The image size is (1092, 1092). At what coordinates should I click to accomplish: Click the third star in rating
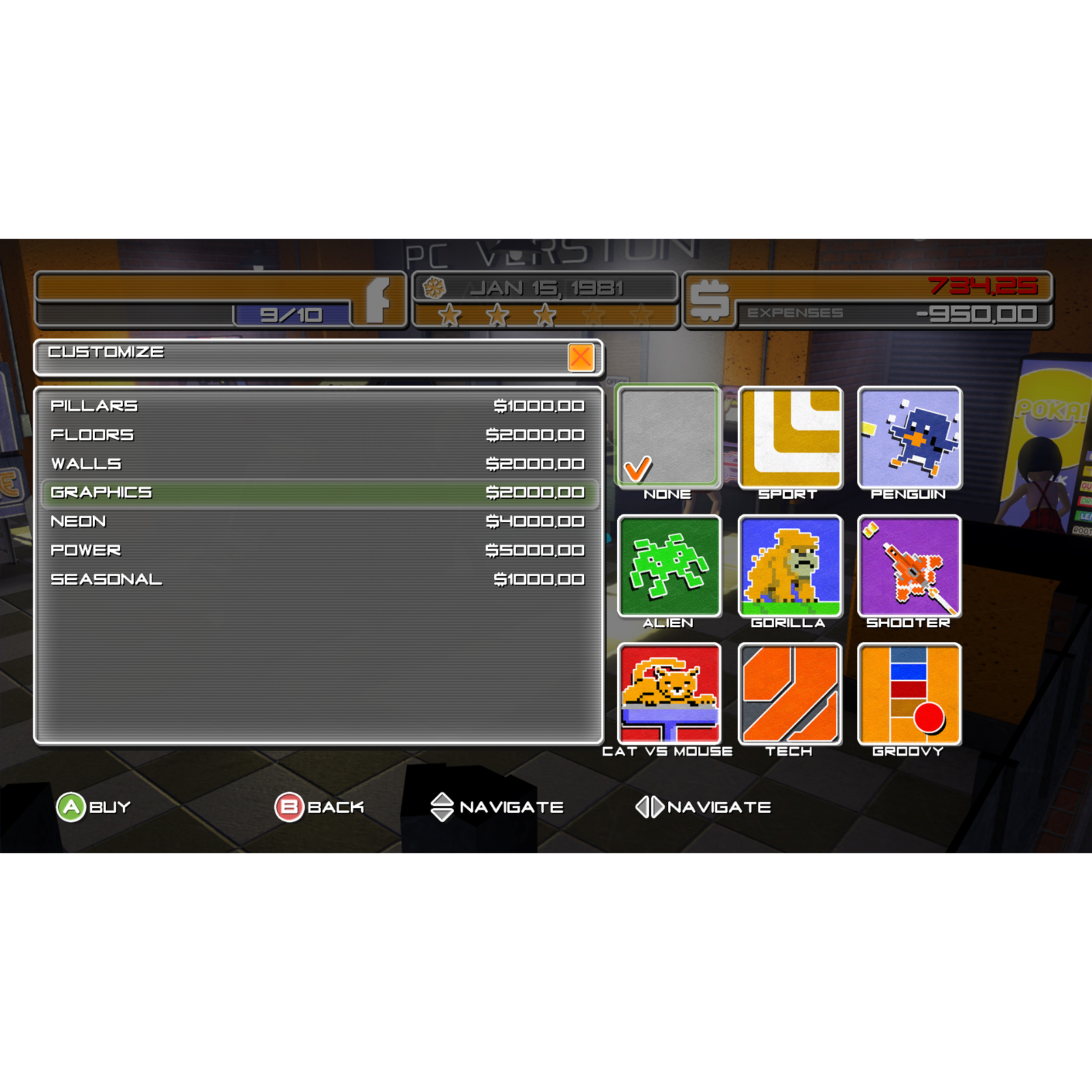544,316
